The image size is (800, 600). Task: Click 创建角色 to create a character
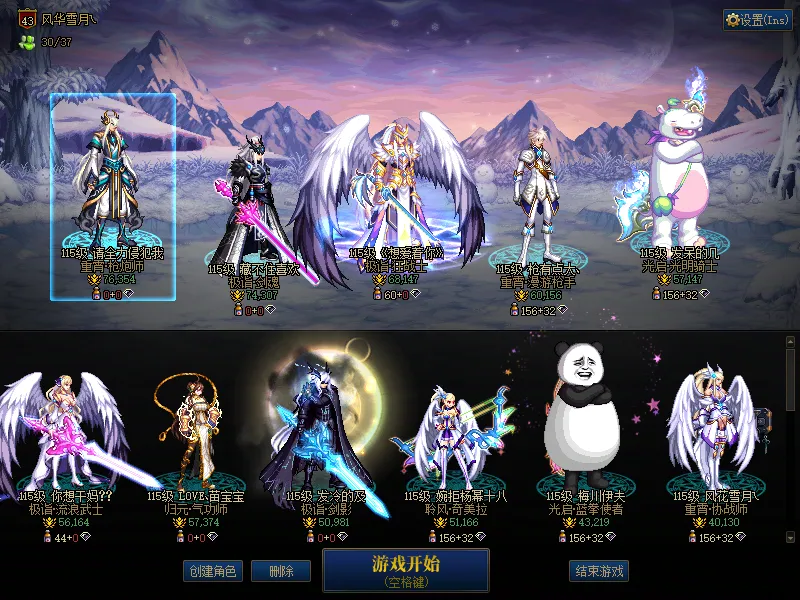[212, 571]
